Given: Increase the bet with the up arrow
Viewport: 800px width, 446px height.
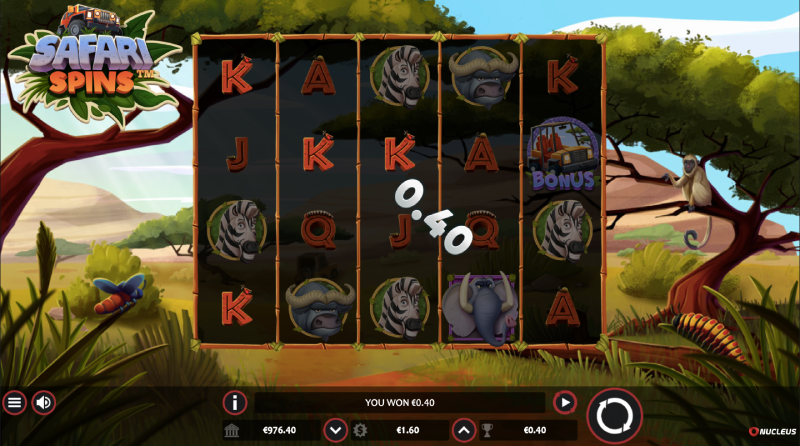Looking at the screenshot, I should coord(463,431).
